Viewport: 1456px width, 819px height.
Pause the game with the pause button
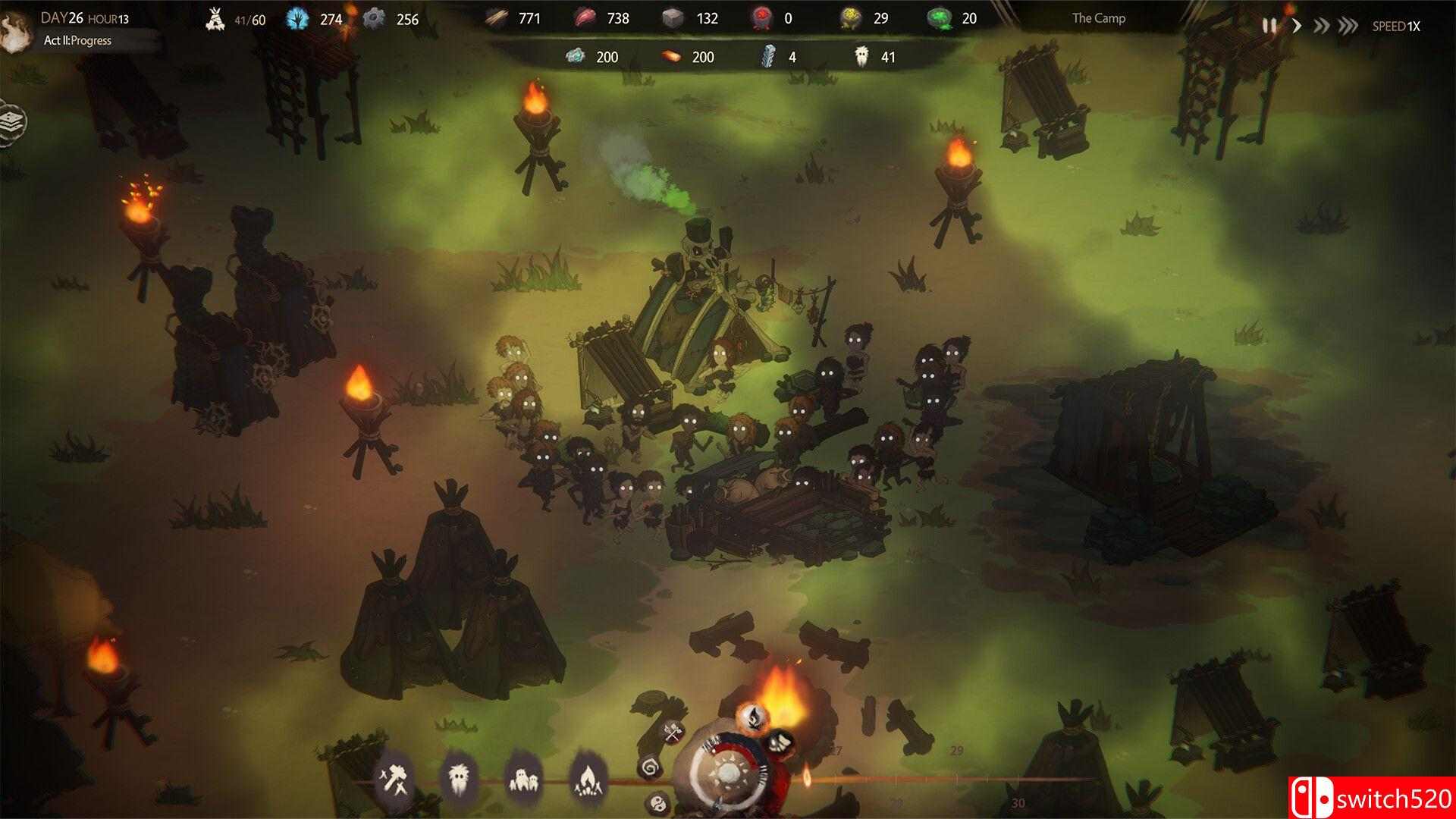(1269, 26)
